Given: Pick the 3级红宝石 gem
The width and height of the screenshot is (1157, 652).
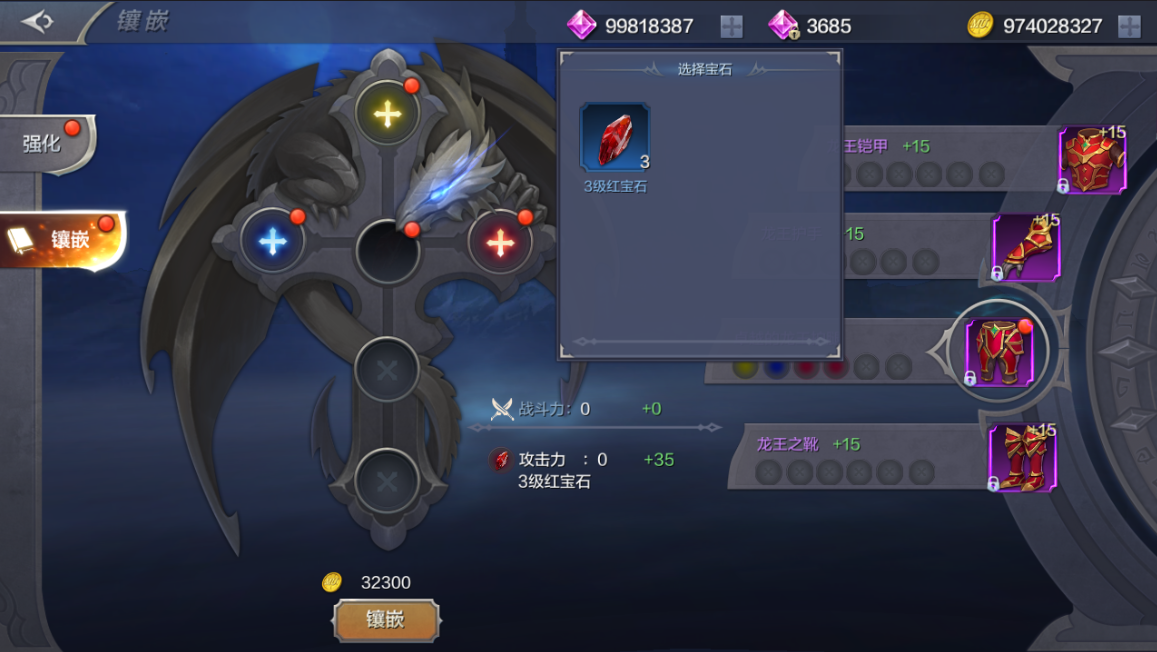Looking at the screenshot, I should [x=614, y=138].
